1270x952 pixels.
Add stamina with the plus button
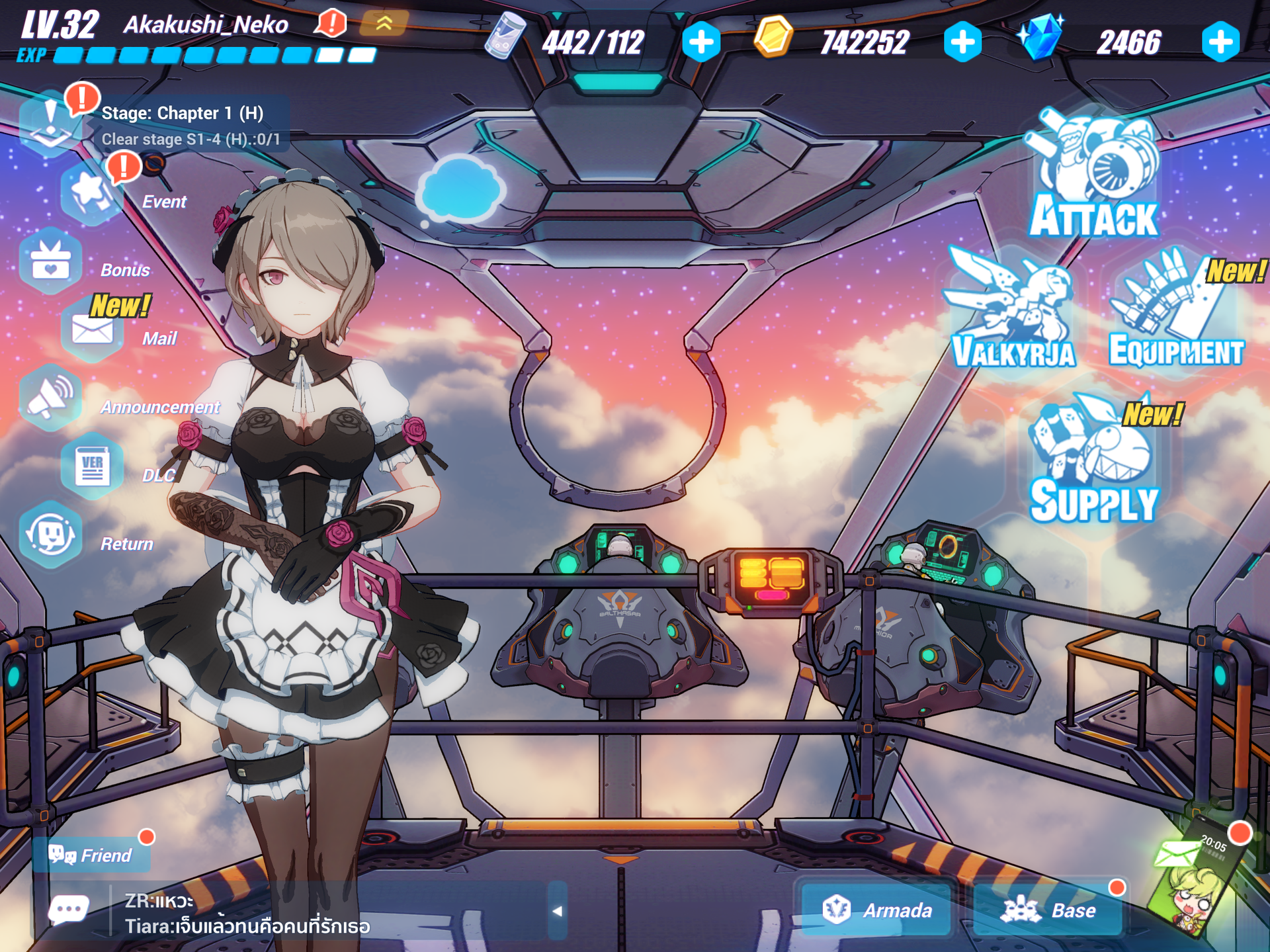pyautogui.click(x=701, y=42)
